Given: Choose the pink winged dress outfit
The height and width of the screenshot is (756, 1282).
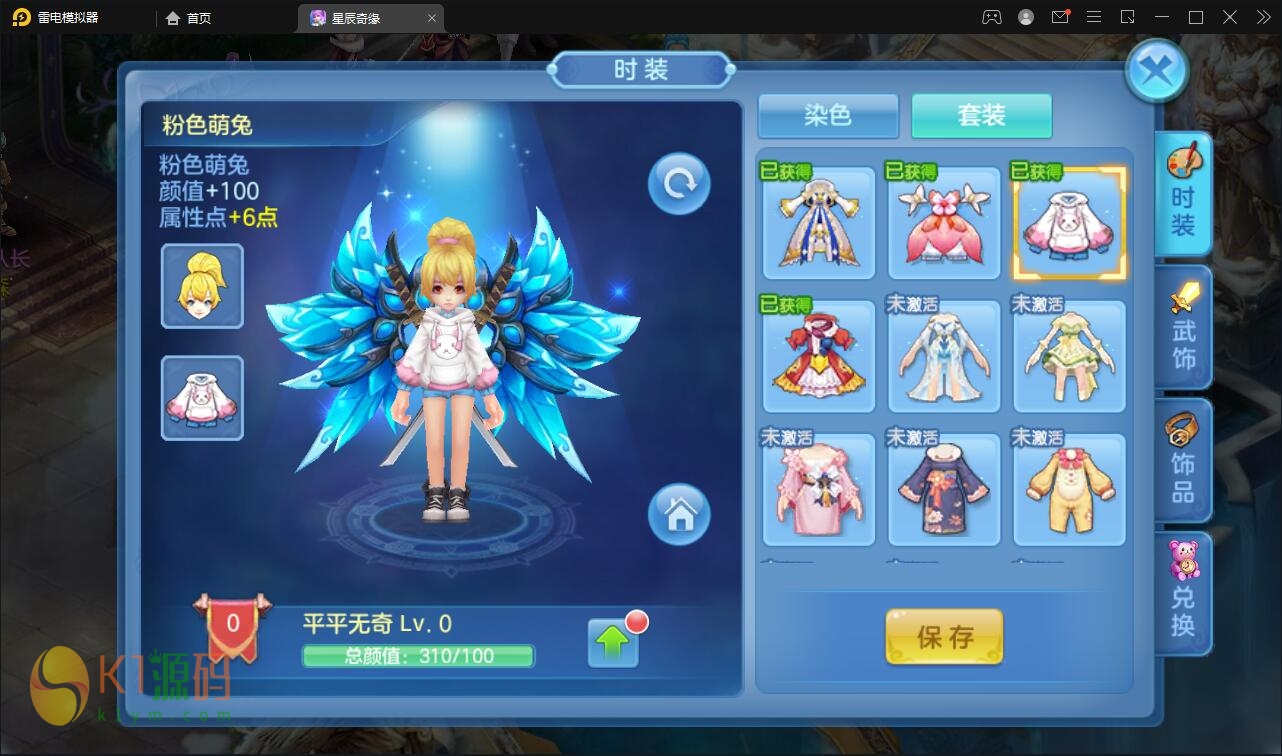Looking at the screenshot, I should (x=944, y=224).
